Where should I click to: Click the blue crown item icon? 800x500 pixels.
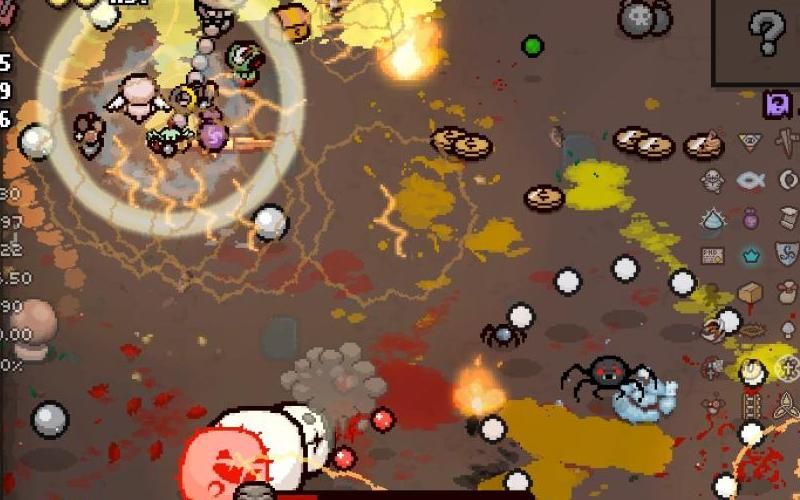pos(750,256)
